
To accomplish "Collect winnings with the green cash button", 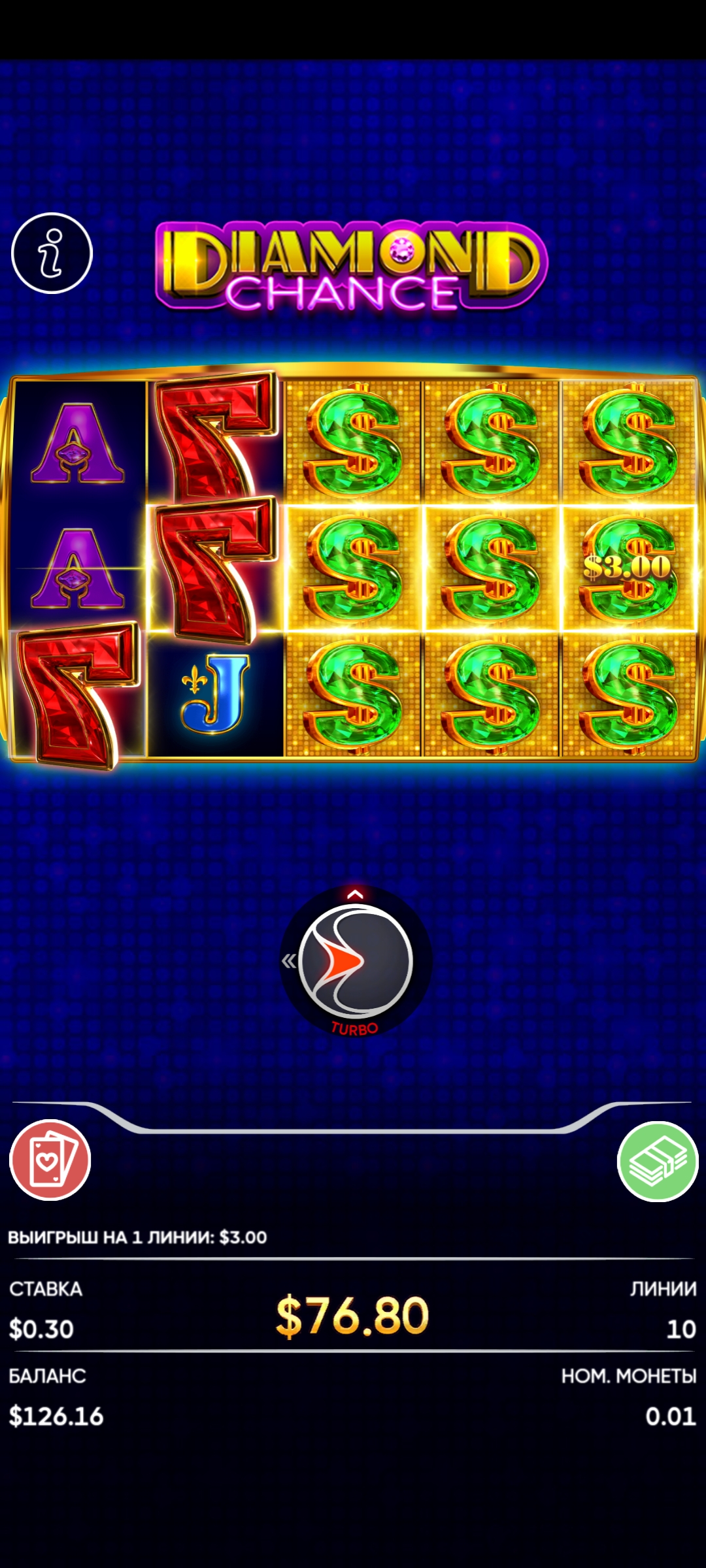I will coord(658,1161).
